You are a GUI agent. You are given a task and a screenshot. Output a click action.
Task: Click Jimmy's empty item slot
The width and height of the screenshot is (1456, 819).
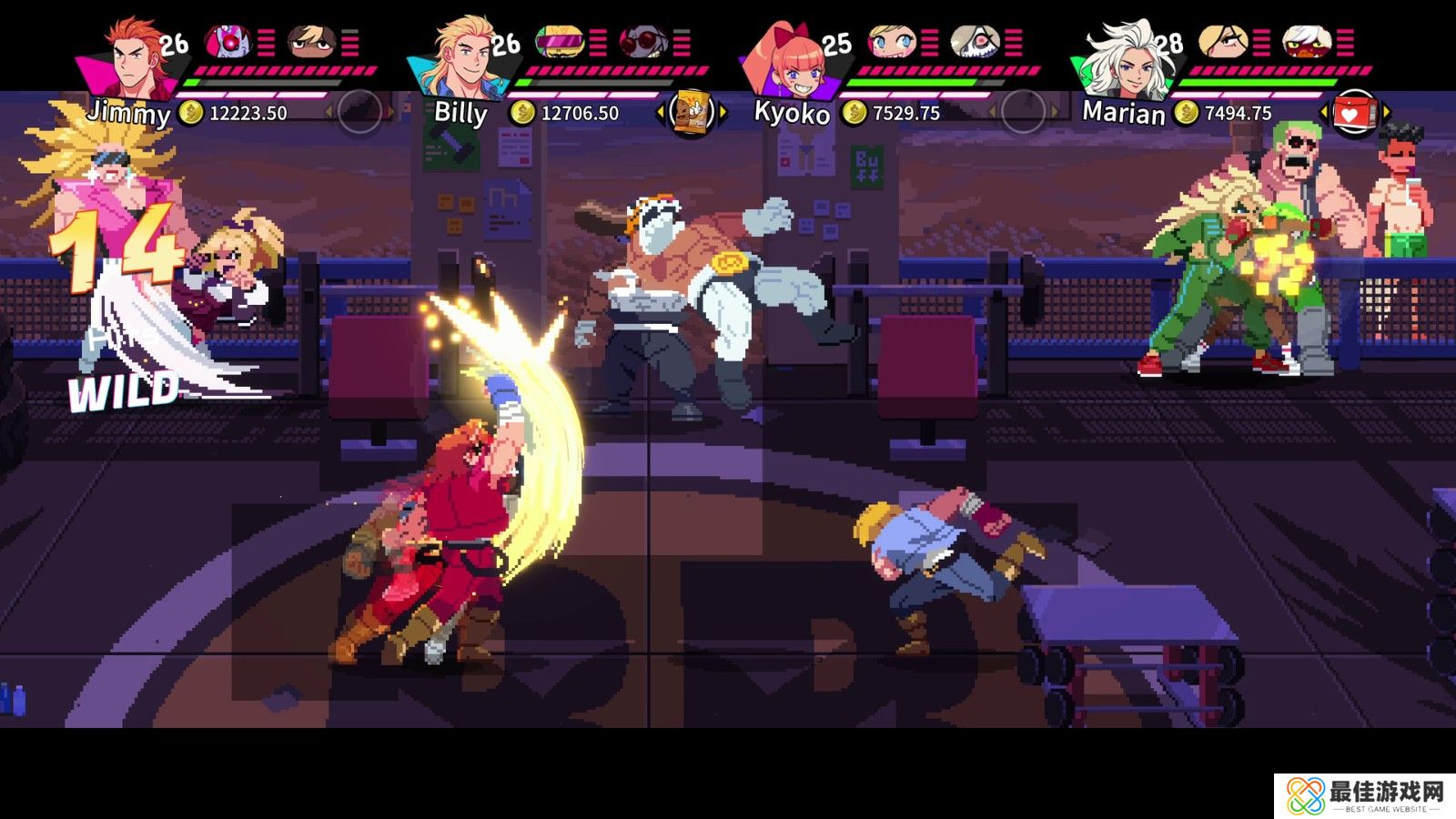tap(359, 113)
